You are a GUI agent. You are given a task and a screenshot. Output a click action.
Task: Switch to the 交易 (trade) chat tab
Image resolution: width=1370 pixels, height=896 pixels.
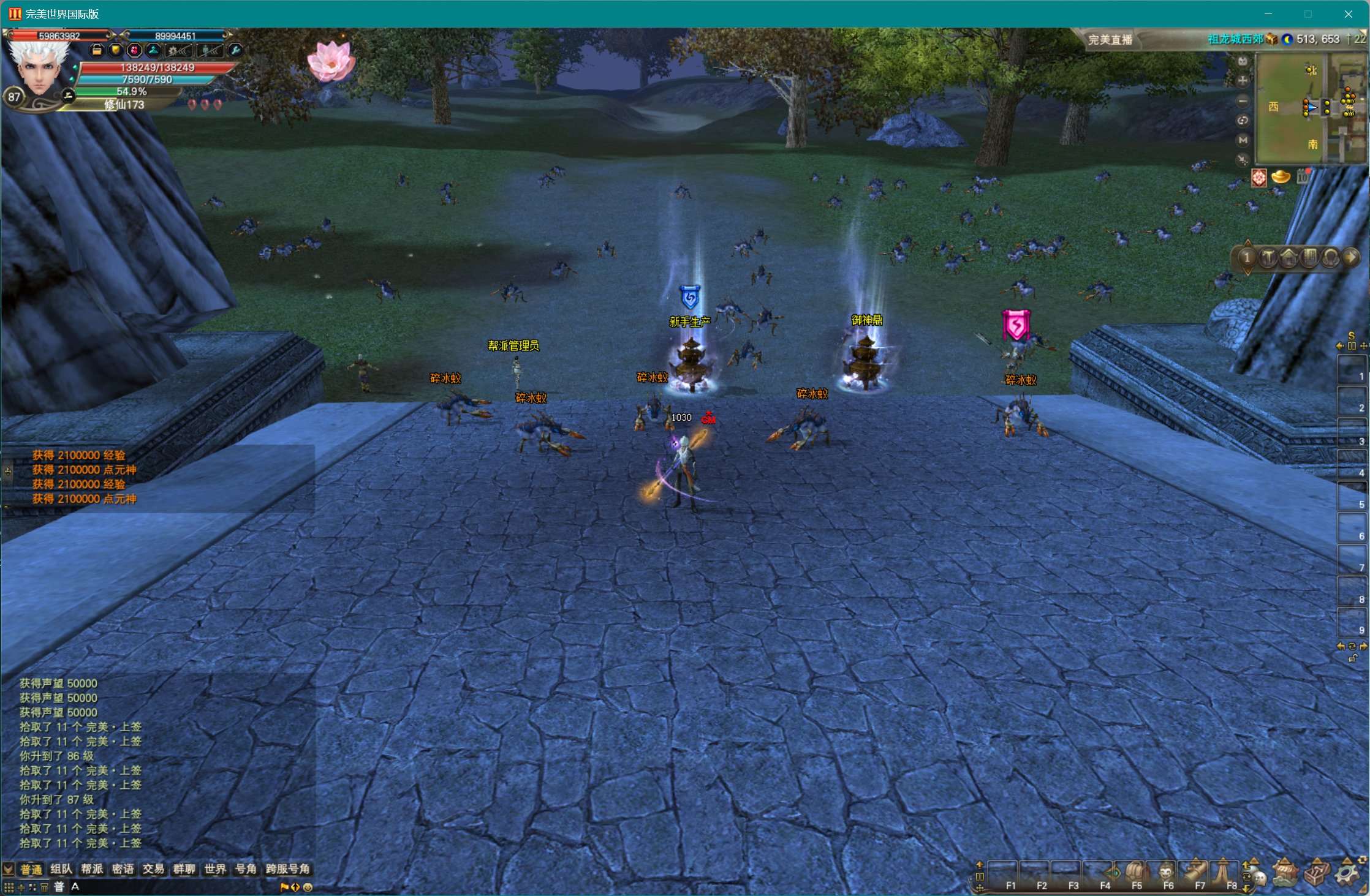[x=153, y=869]
